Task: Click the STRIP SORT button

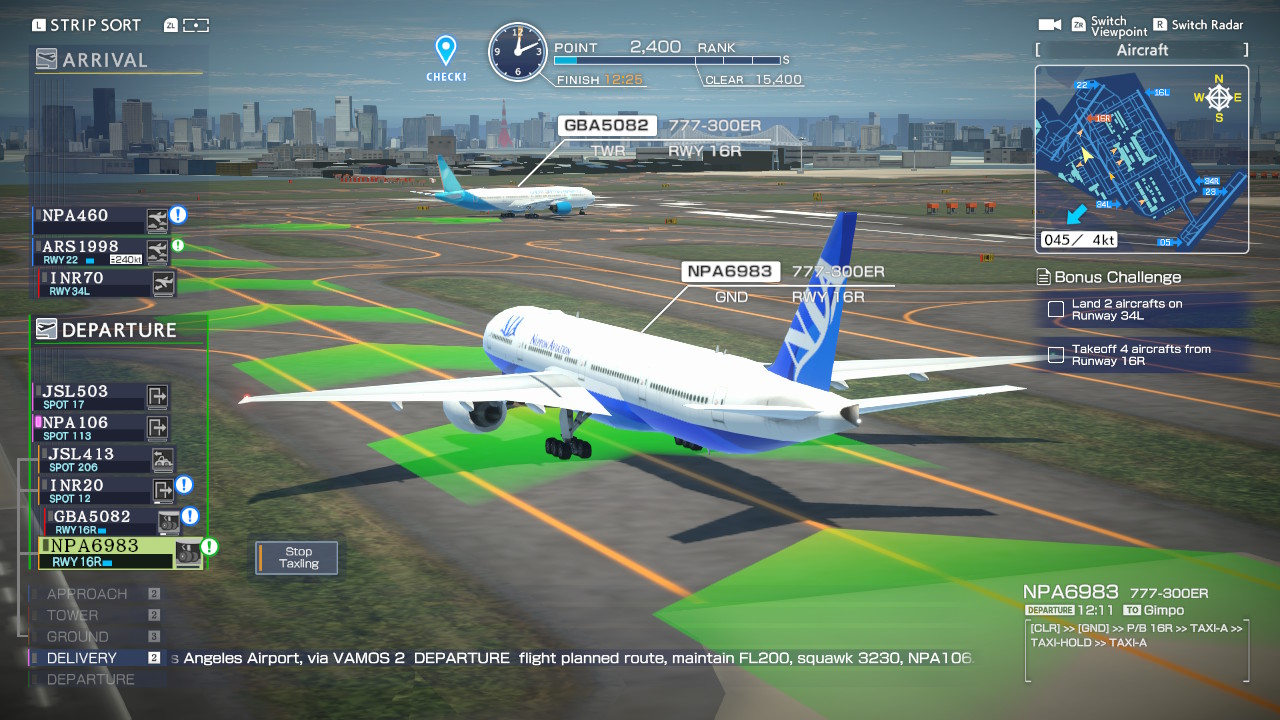Action: tap(87, 24)
